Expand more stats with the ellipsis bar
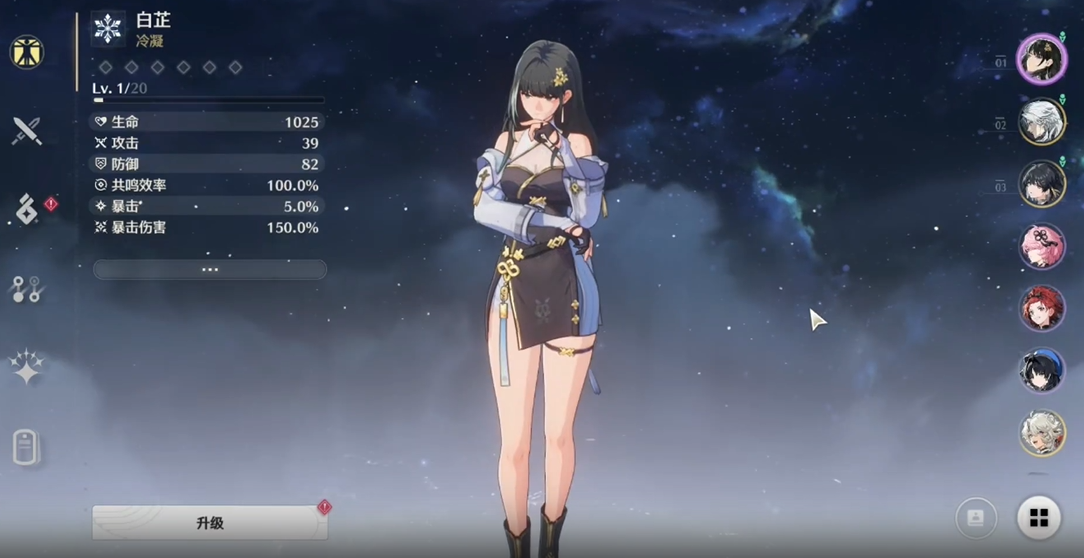This screenshot has height=558, width=1084. (210, 269)
